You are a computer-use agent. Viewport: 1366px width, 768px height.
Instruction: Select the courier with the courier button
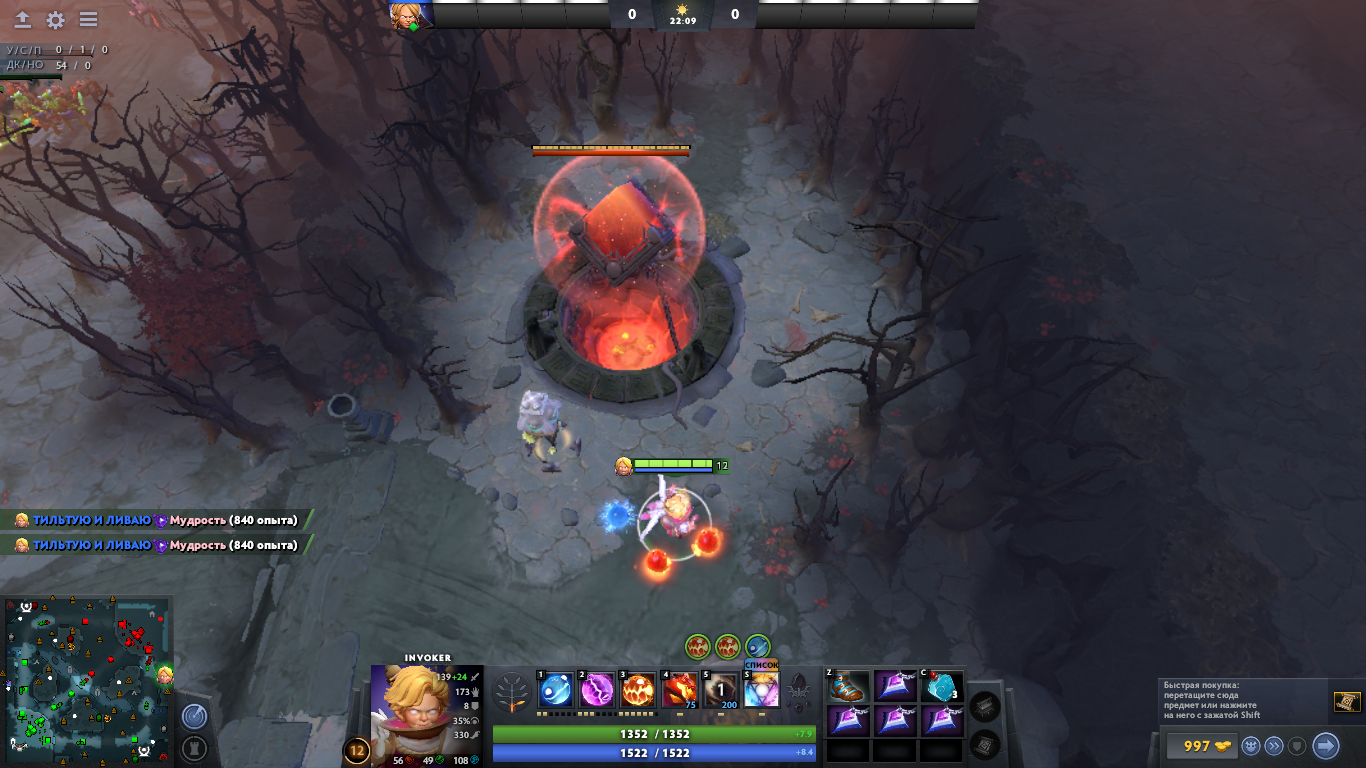click(1250, 746)
